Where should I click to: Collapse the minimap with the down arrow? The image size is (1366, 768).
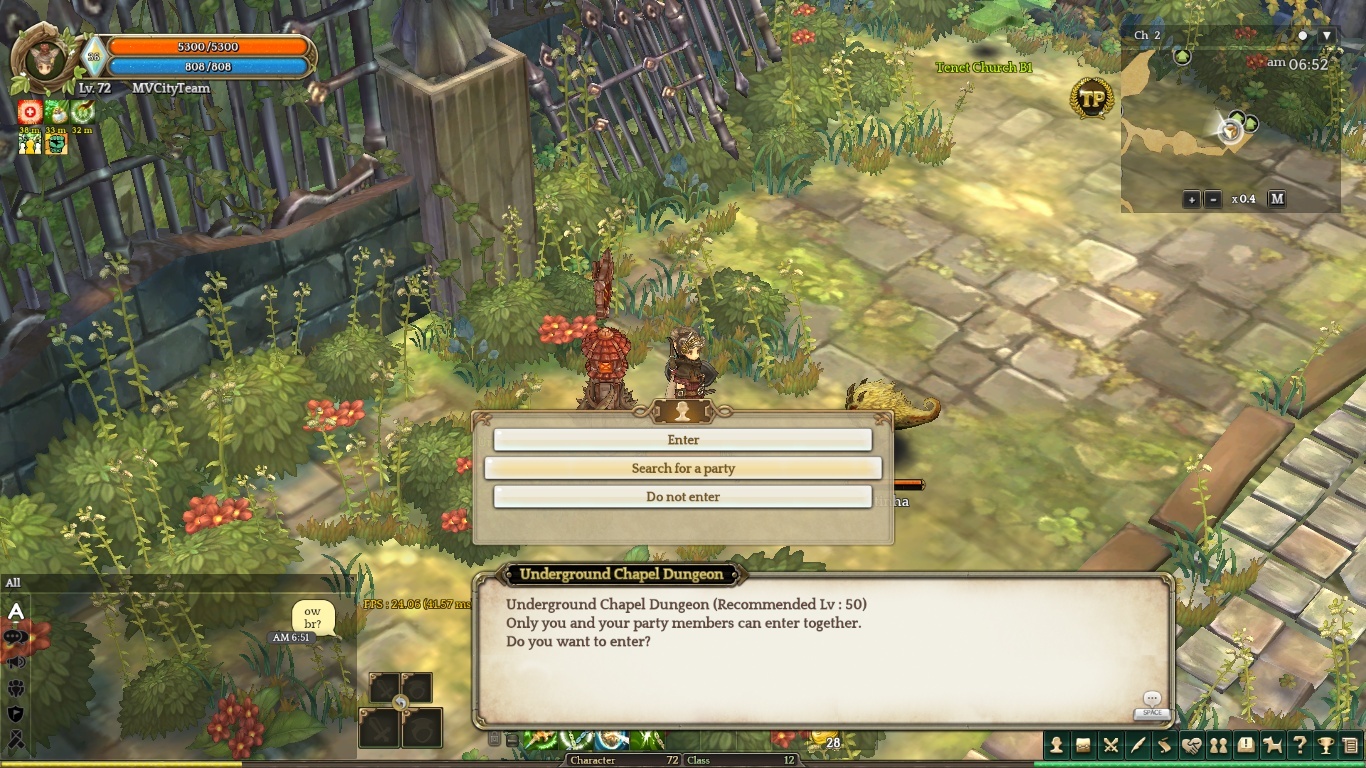pyautogui.click(x=1327, y=35)
